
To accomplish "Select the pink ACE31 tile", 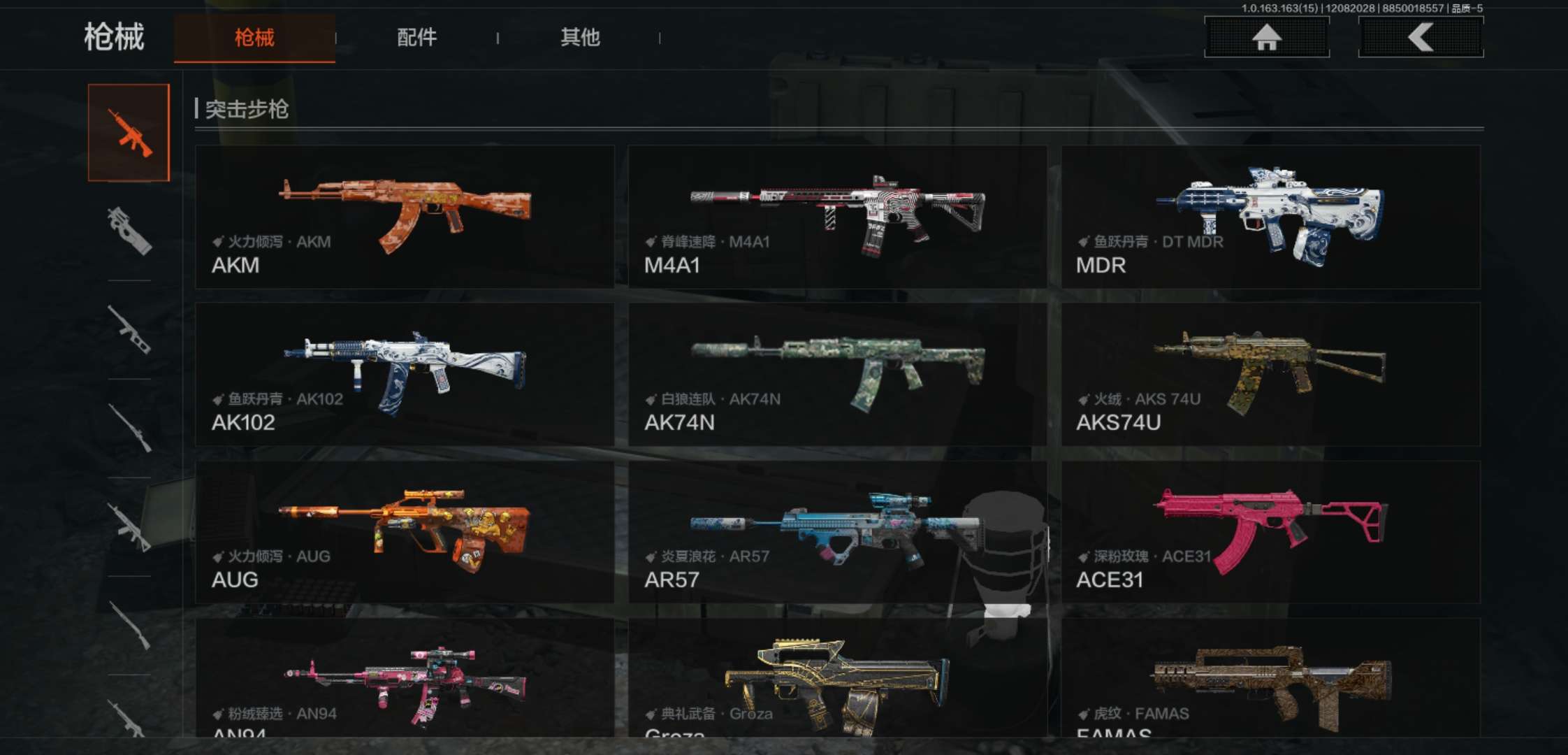I will tap(1270, 531).
